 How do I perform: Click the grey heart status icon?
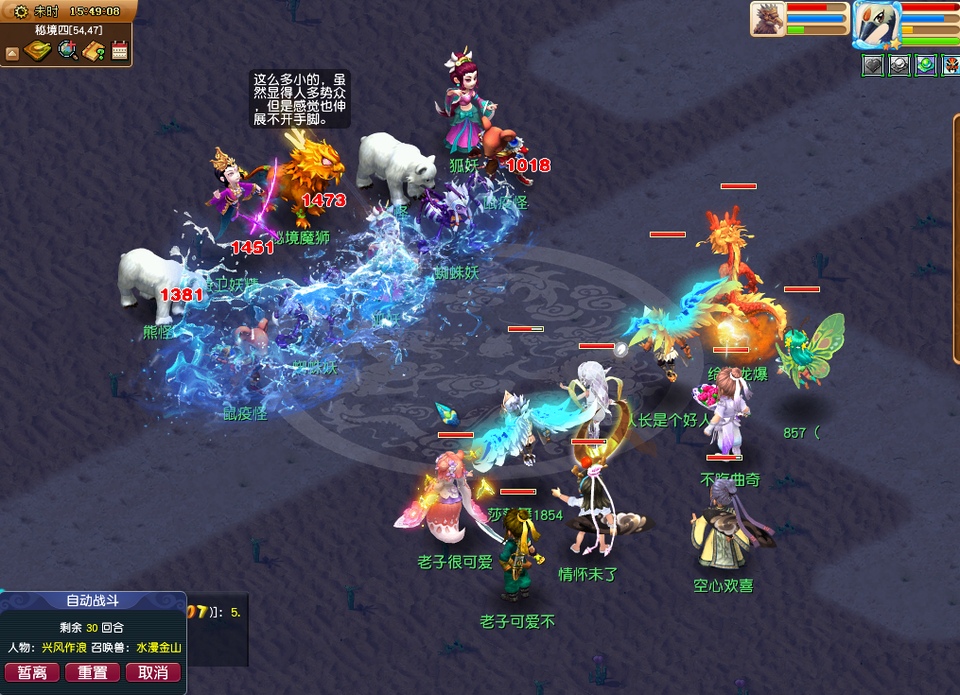[x=872, y=64]
